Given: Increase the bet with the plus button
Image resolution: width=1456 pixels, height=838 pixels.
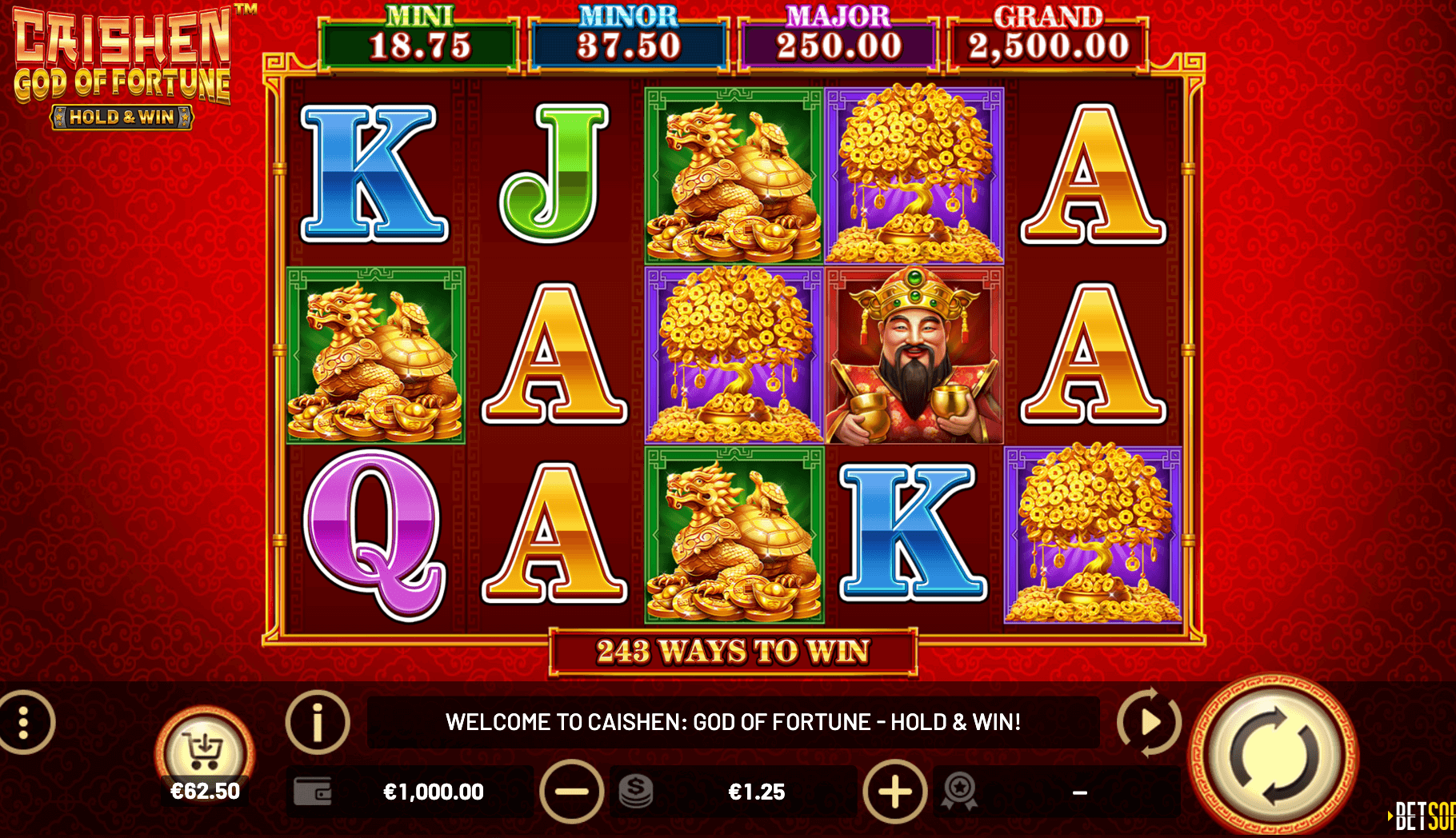Looking at the screenshot, I should click(895, 792).
